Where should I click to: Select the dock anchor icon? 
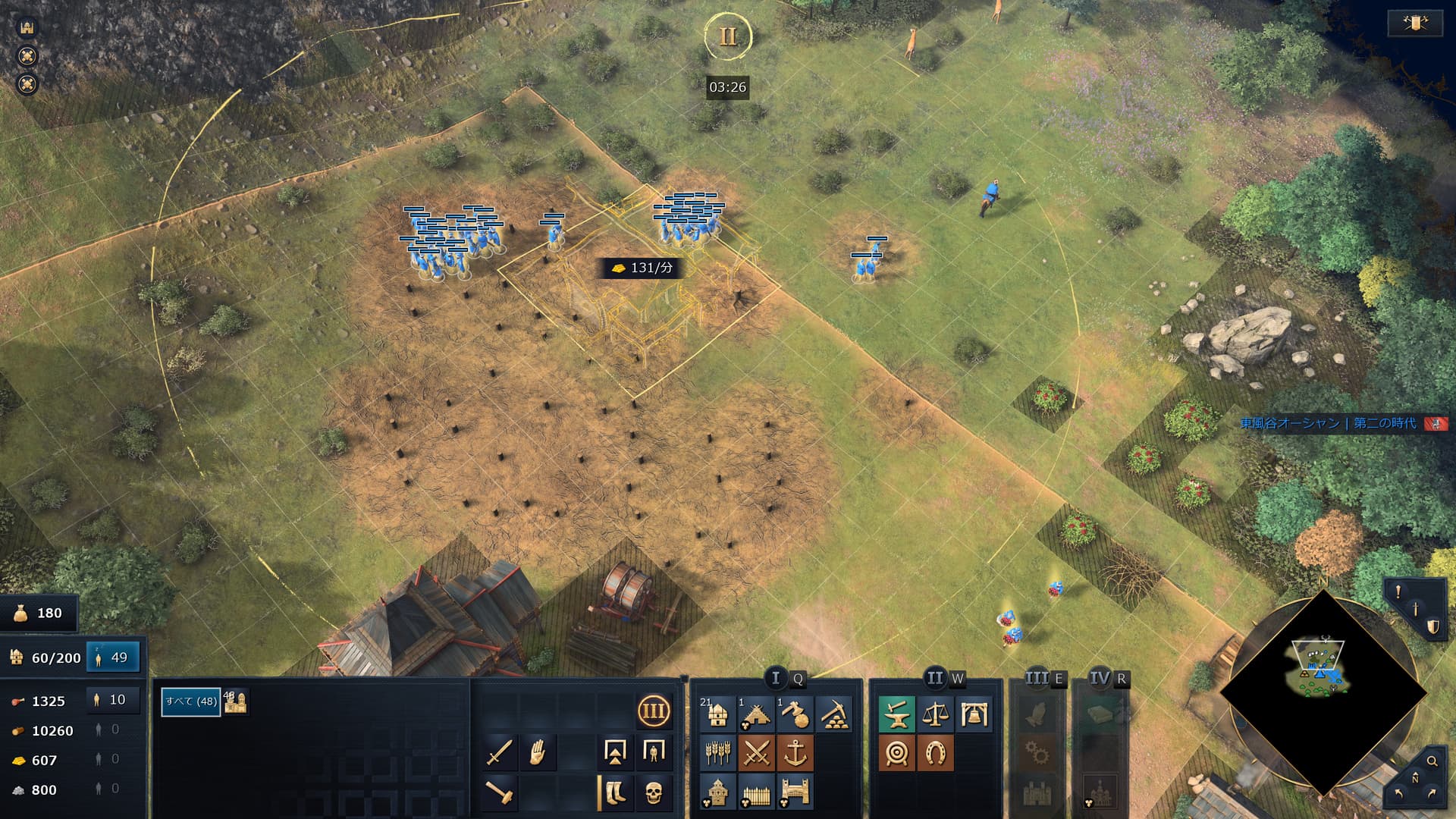tap(795, 753)
